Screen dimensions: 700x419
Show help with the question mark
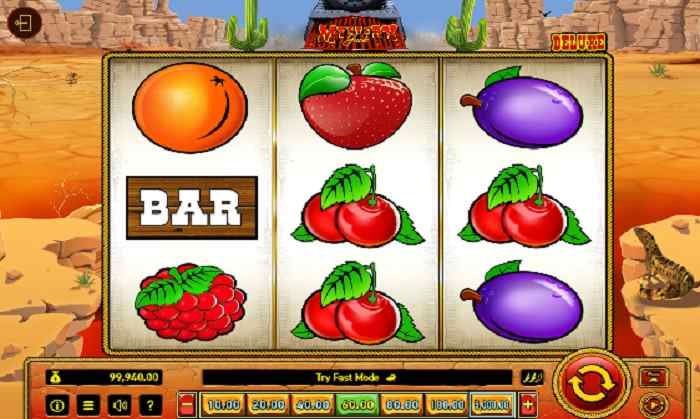tap(150, 405)
